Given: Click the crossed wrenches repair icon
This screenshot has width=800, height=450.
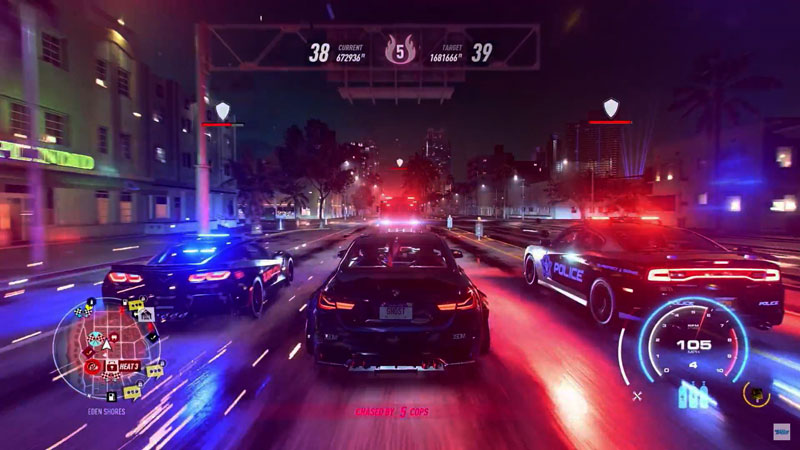Looking at the screenshot, I should (x=637, y=396).
